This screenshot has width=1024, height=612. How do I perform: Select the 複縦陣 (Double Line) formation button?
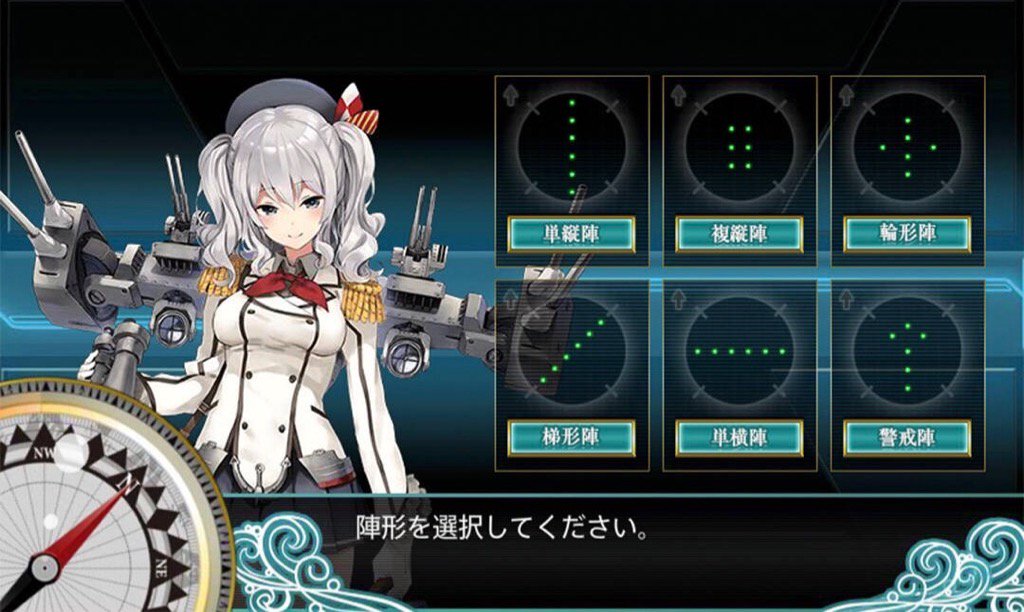(x=740, y=234)
